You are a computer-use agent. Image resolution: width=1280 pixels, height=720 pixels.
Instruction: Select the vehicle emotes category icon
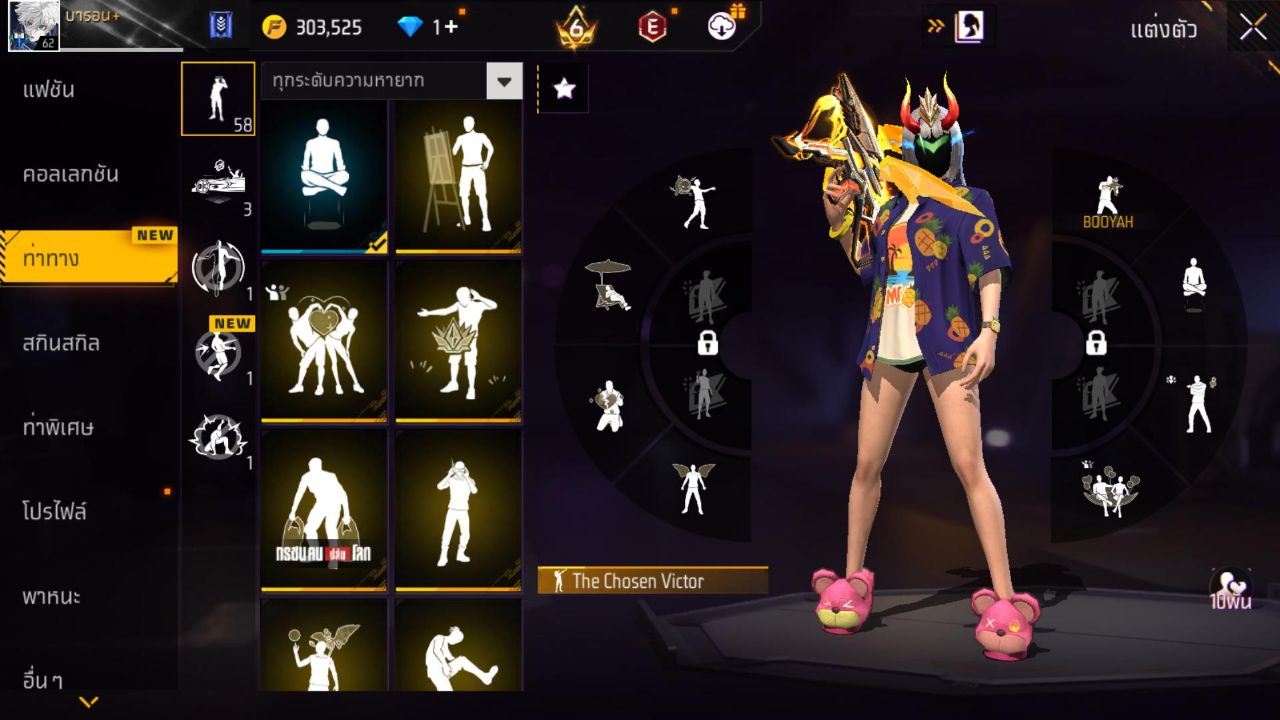click(x=218, y=182)
